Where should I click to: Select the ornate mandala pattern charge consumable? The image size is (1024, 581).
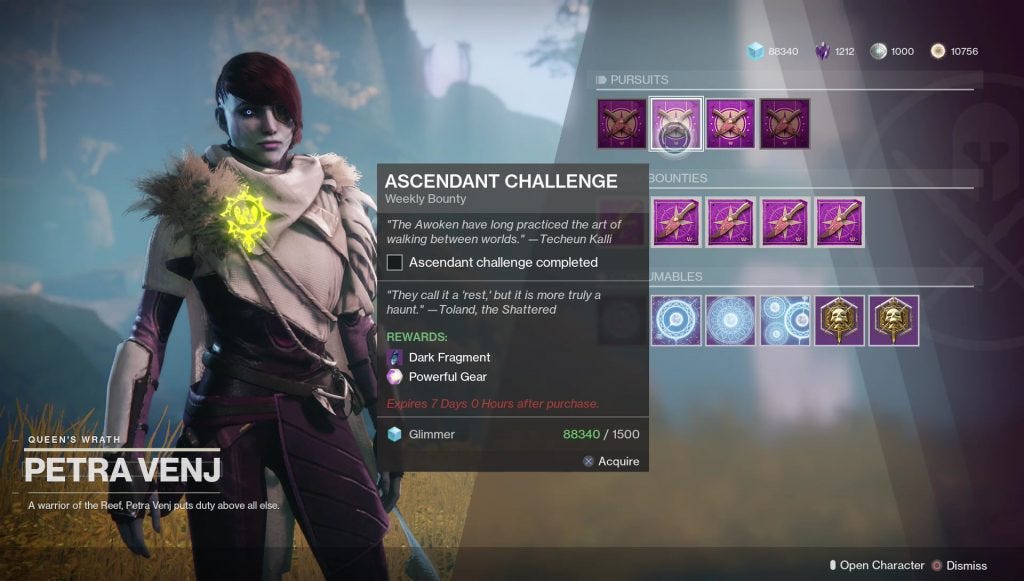[731, 320]
